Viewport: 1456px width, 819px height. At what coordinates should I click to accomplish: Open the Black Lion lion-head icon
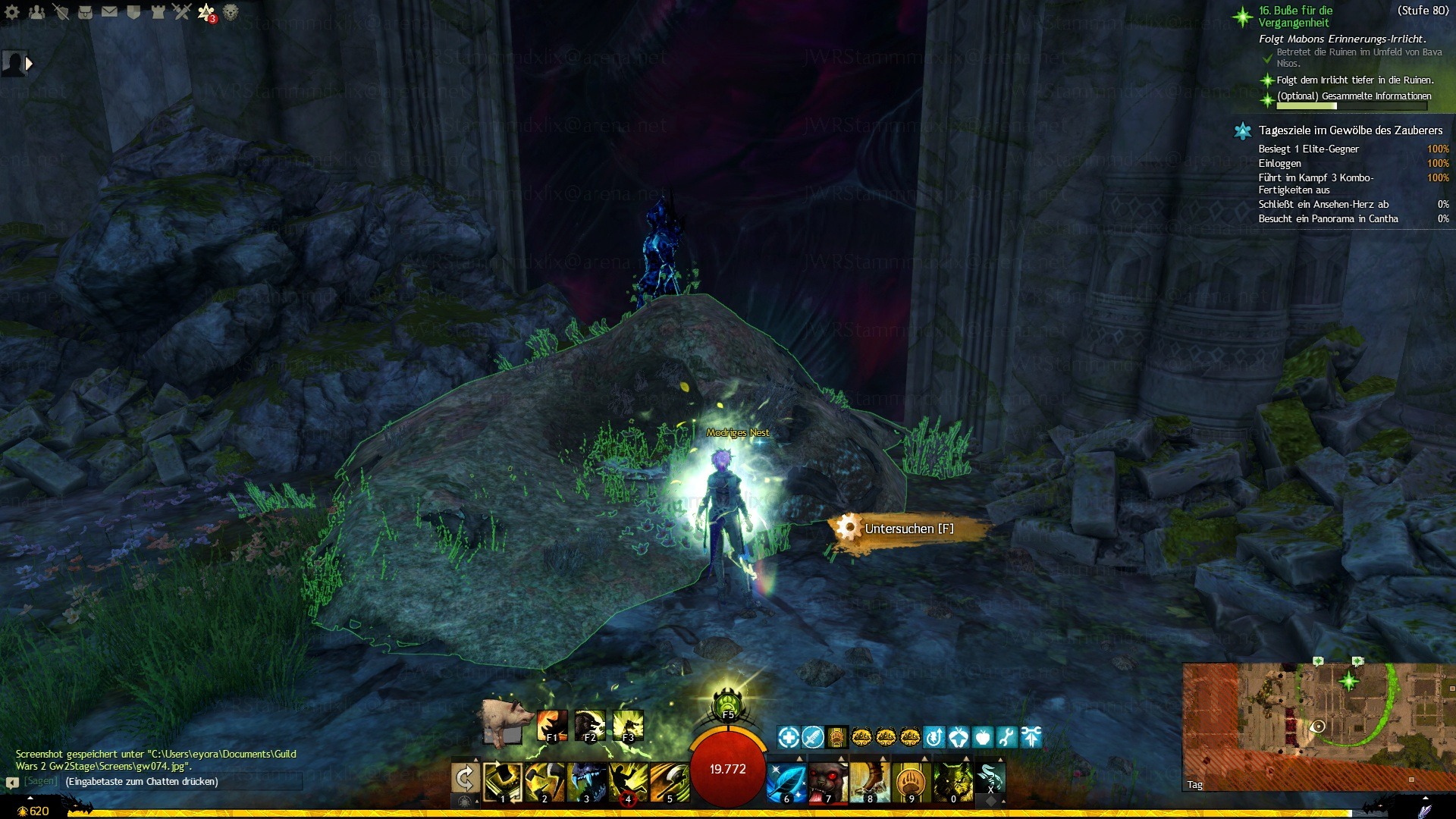tap(231, 12)
